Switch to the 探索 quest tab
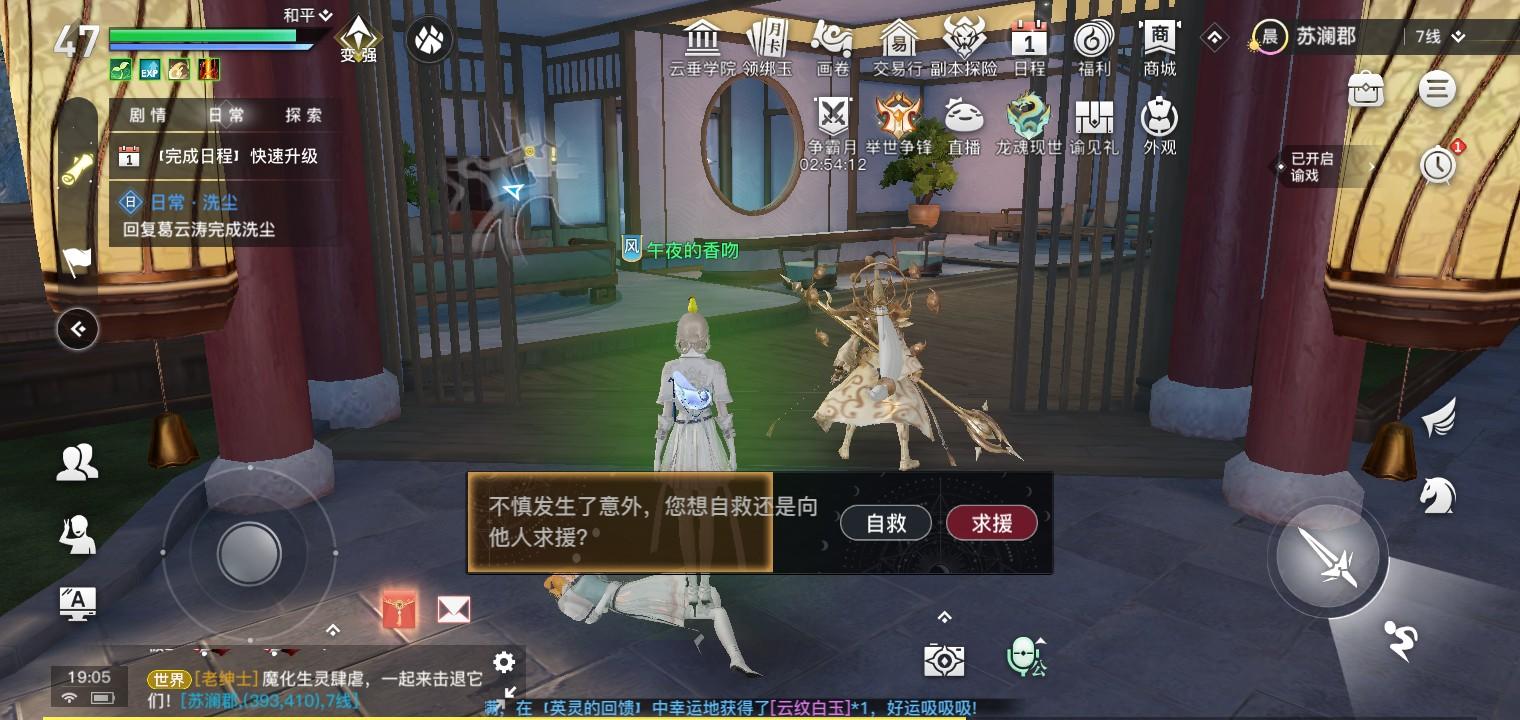The height and width of the screenshot is (720, 1520). (303, 115)
